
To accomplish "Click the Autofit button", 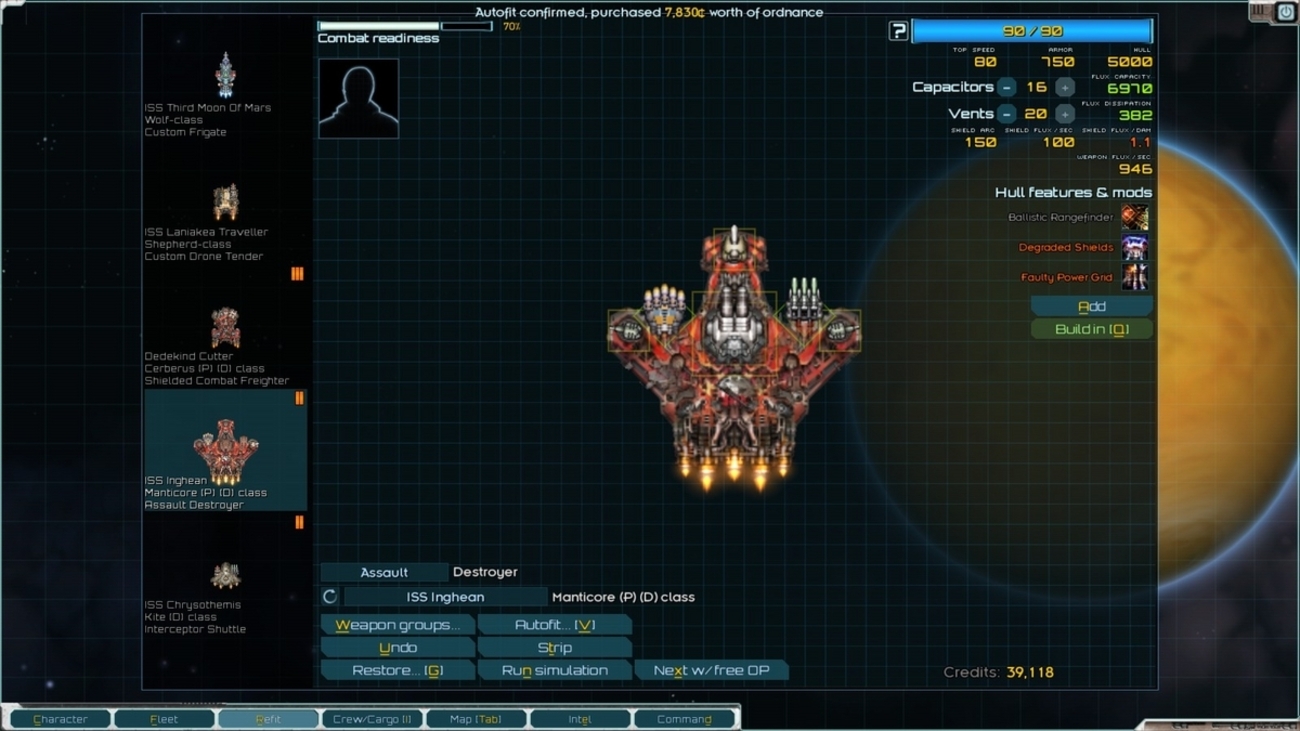I will pos(554,625).
